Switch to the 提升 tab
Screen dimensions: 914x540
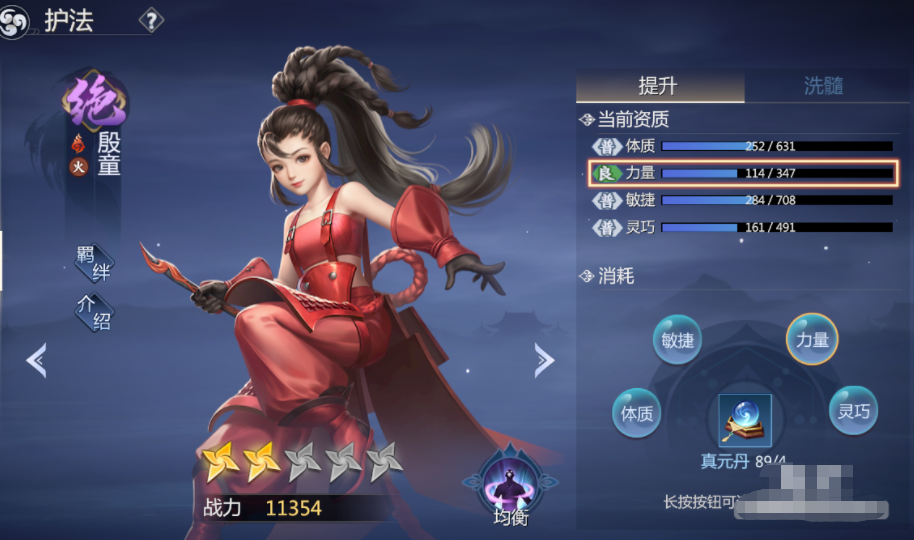point(659,85)
